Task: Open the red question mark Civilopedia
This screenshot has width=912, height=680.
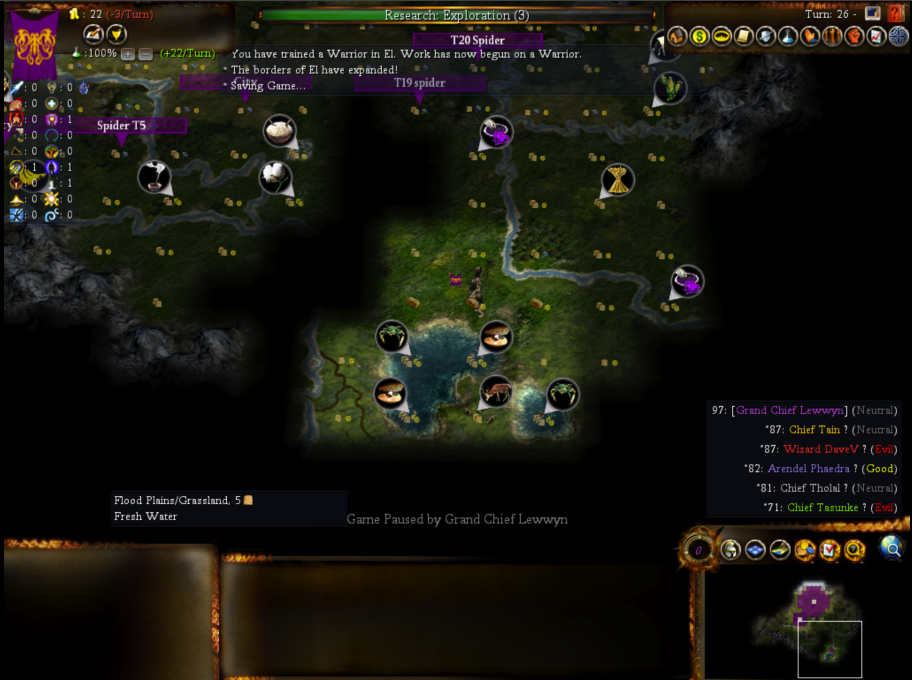Action: click(895, 13)
